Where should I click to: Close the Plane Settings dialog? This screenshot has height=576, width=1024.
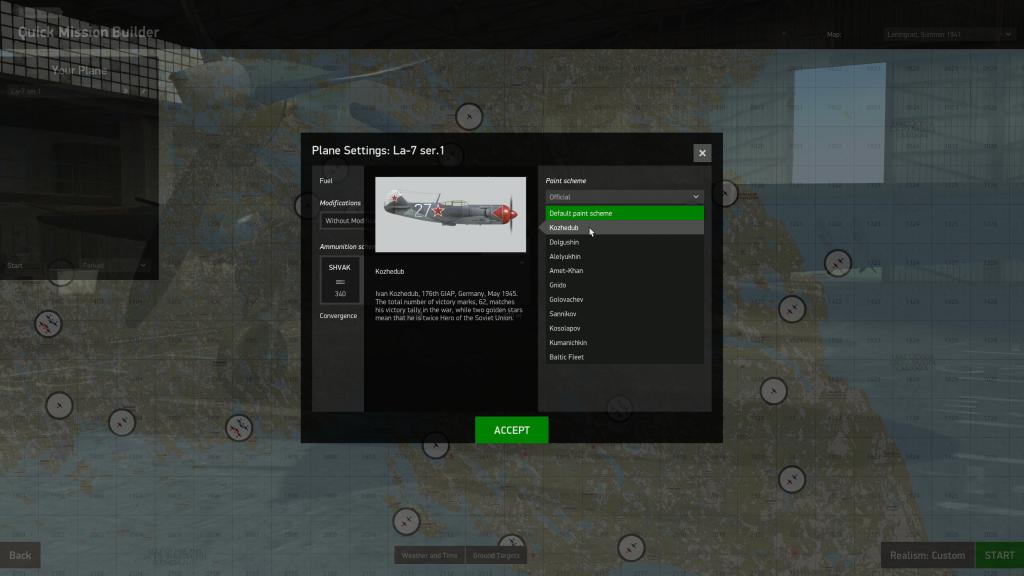click(x=702, y=153)
